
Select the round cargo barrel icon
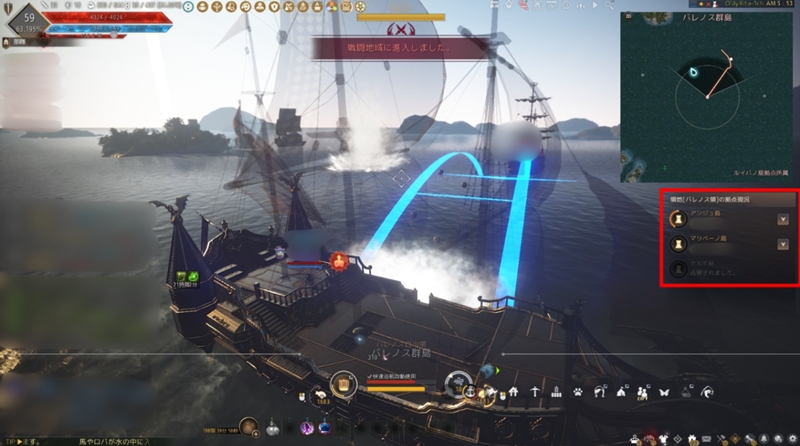(343, 384)
